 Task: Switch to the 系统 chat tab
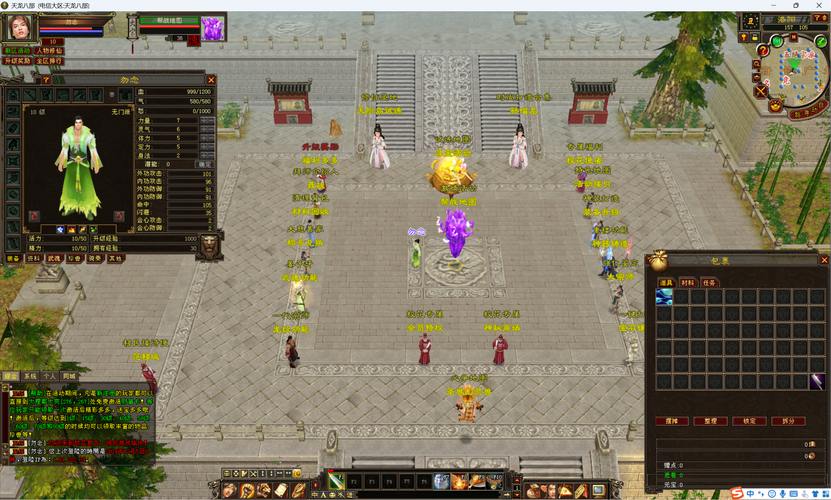pyautogui.click(x=29, y=376)
